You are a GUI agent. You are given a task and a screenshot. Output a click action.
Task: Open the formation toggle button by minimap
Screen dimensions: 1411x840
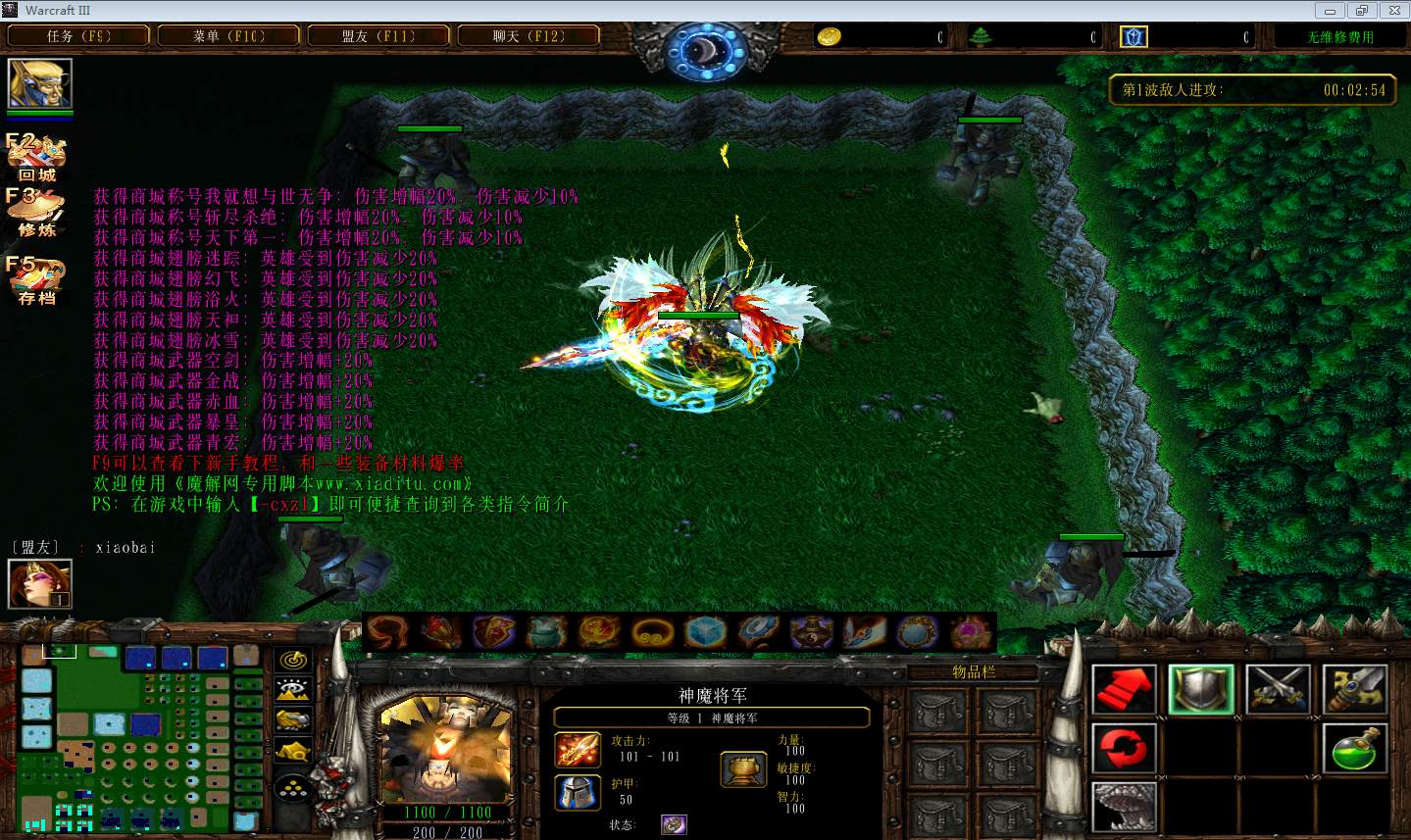click(x=293, y=789)
